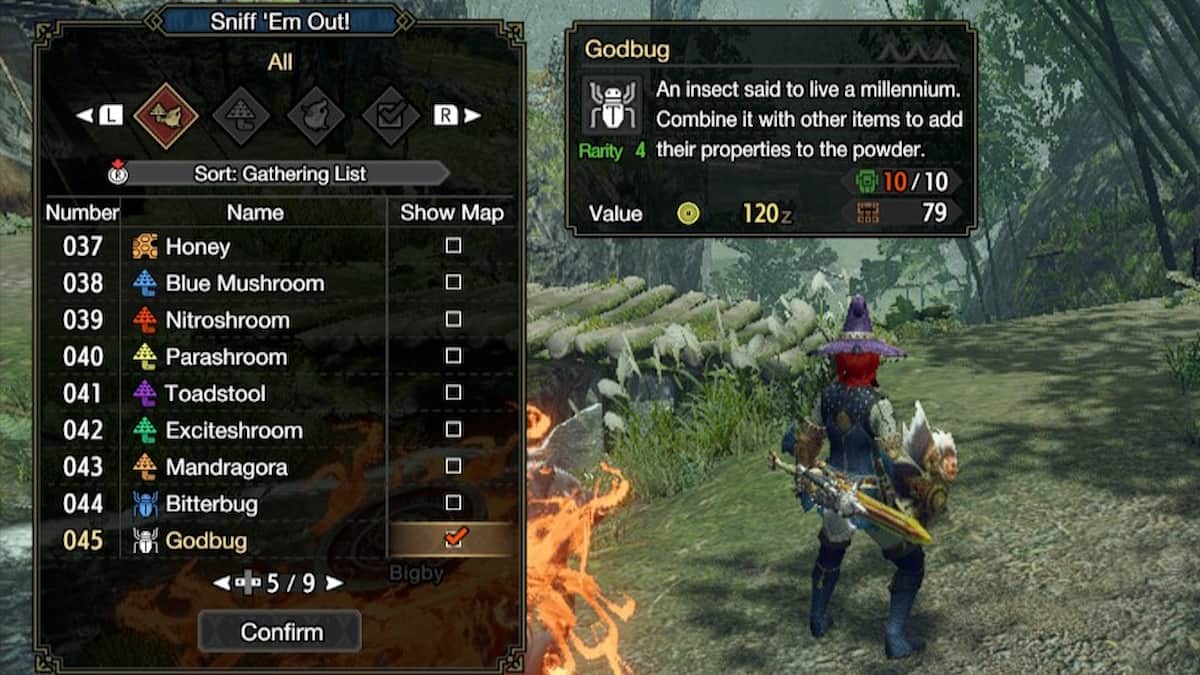Confirm the Sniff 'Em Out selection

point(280,632)
